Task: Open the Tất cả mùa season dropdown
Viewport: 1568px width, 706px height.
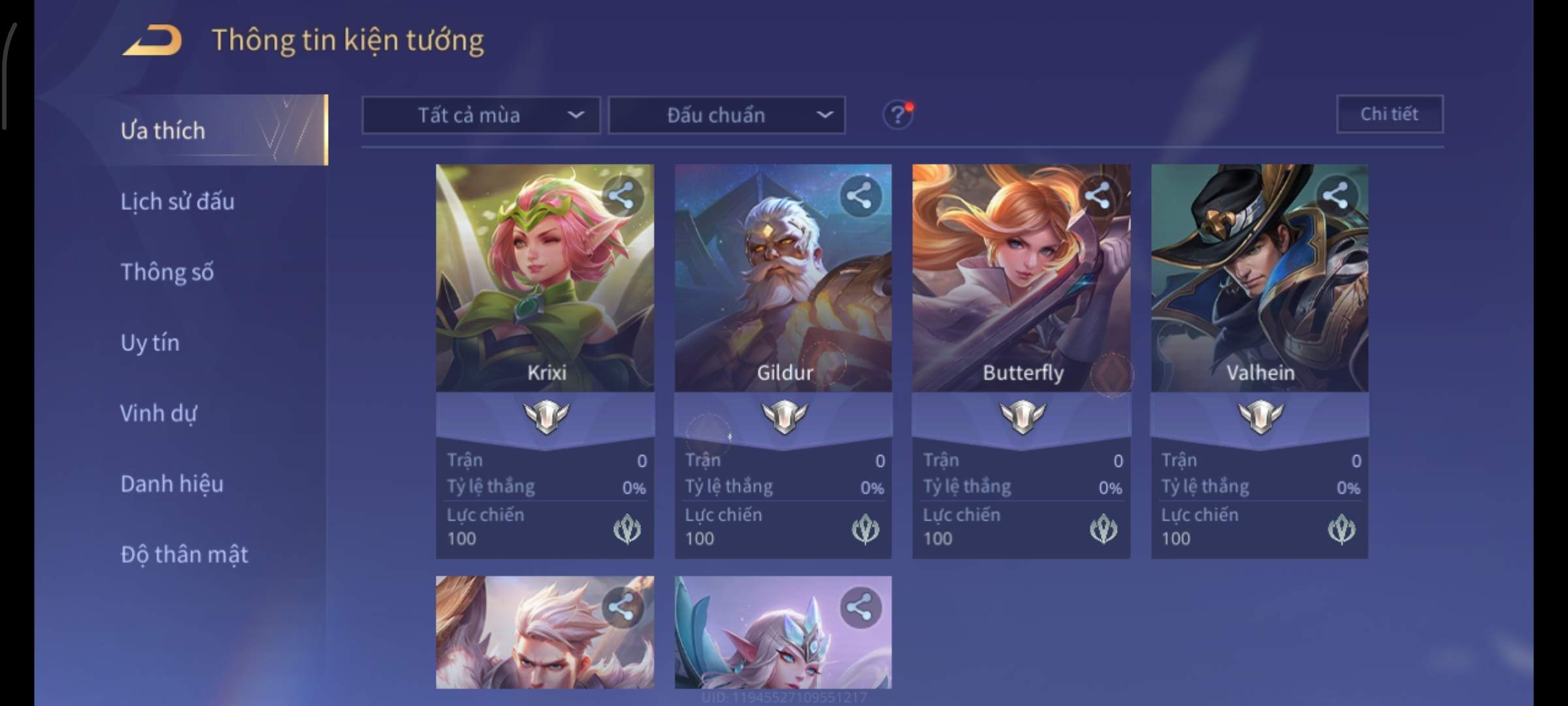Action: [x=481, y=116]
